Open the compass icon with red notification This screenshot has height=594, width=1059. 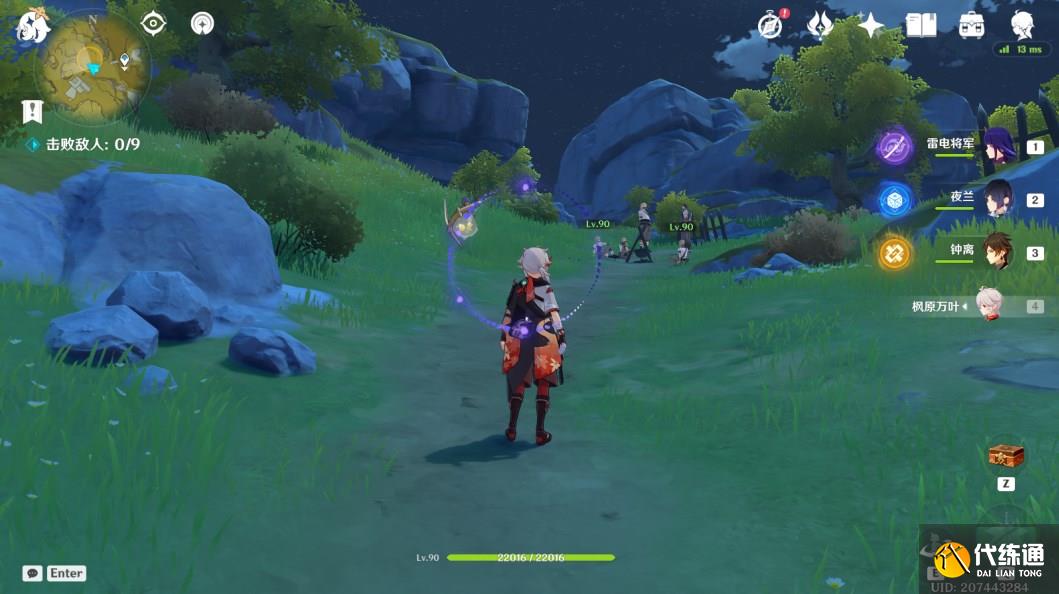click(770, 25)
